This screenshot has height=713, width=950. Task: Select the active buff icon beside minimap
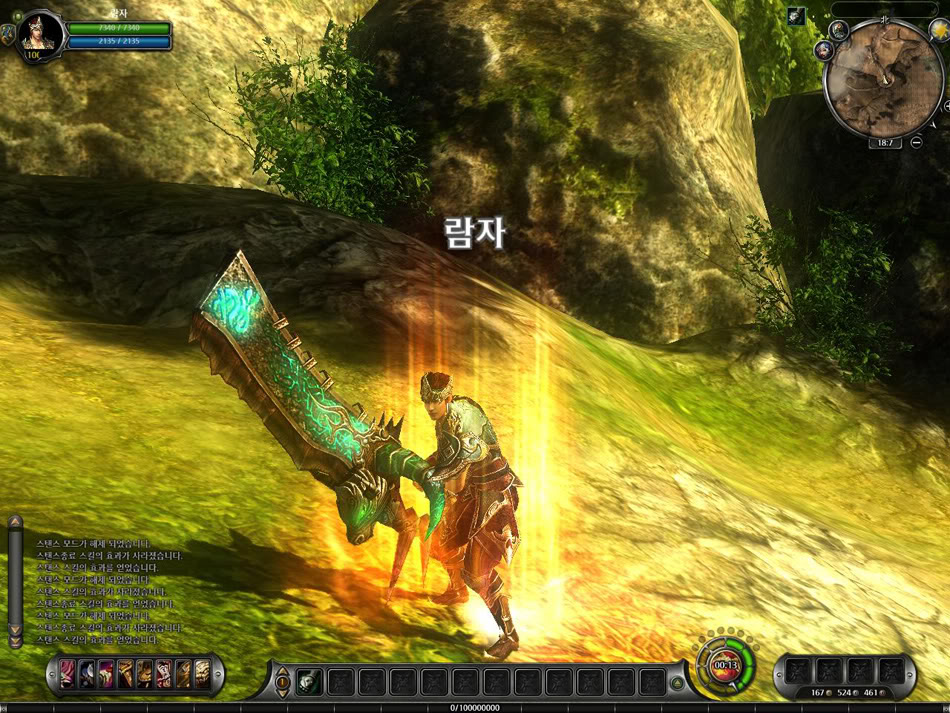tap(796, 15)
